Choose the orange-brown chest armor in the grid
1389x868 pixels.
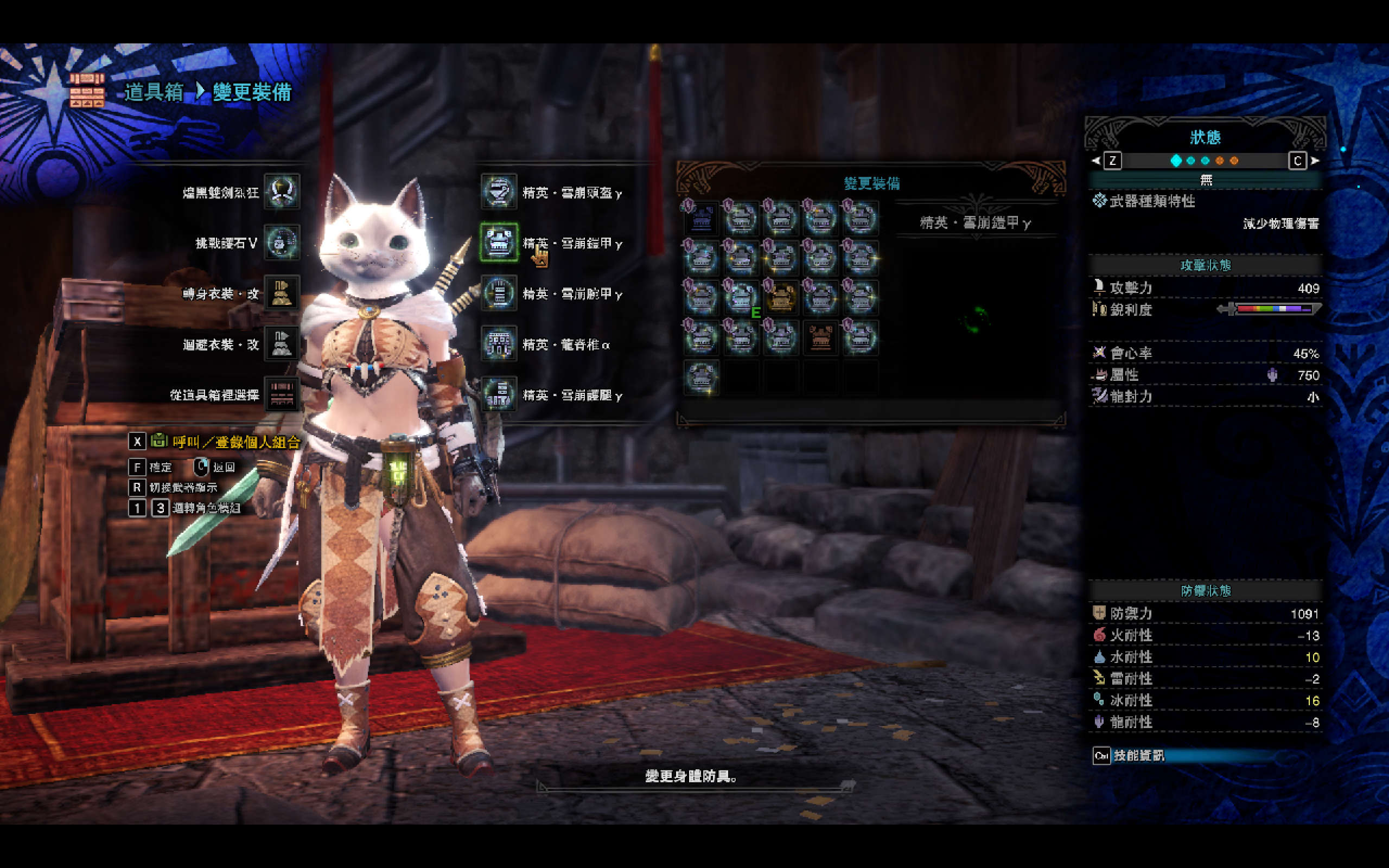coord(820,337)
